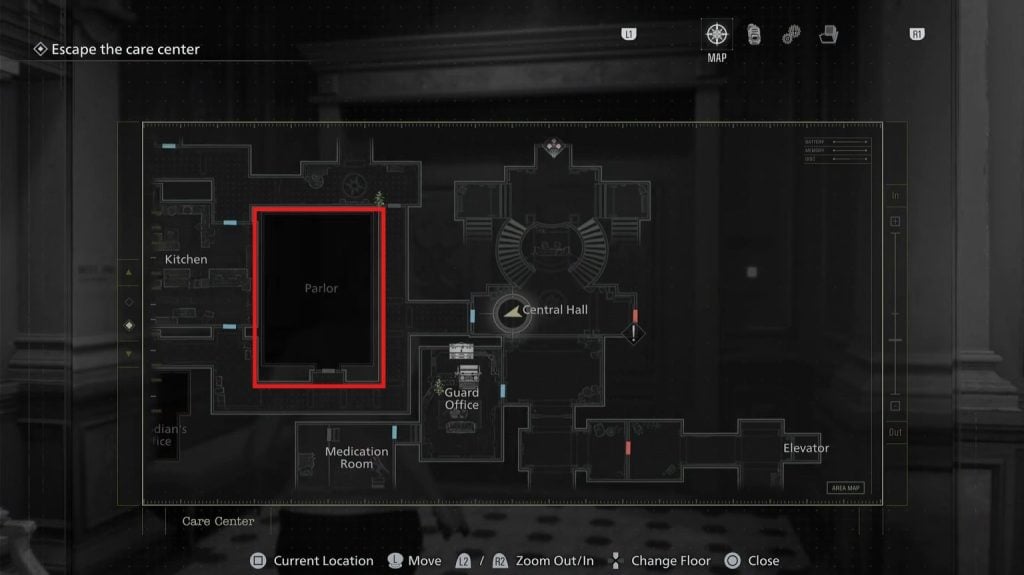The image size is (1024, 575).
Task: Select the Parlor room on the map
Action: 320,296
